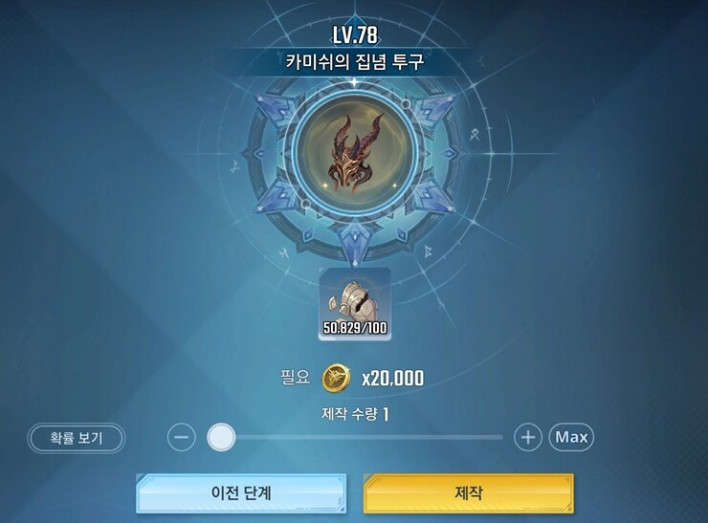Decrease craft quantity with minus button
Screen dimensions: 708x523
point(181,437)
